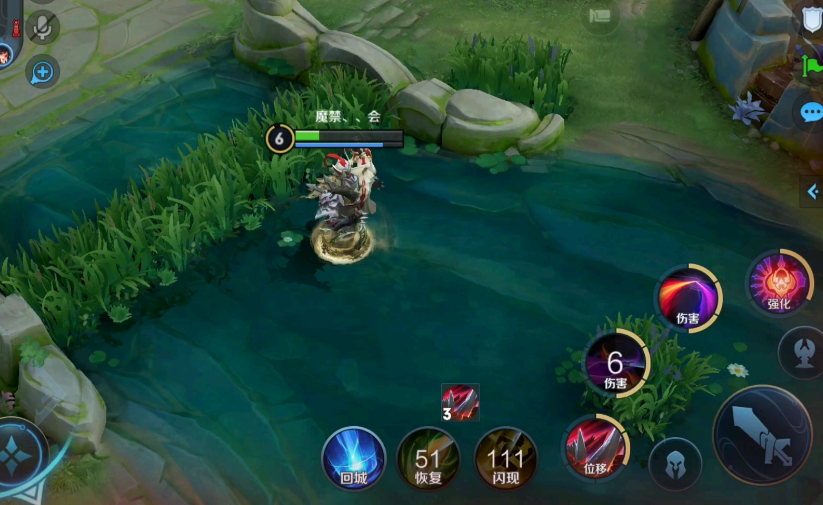This screenshot has width=823, height=505.
Task: Select the helmet target-minion button
Action: (675, 464)
